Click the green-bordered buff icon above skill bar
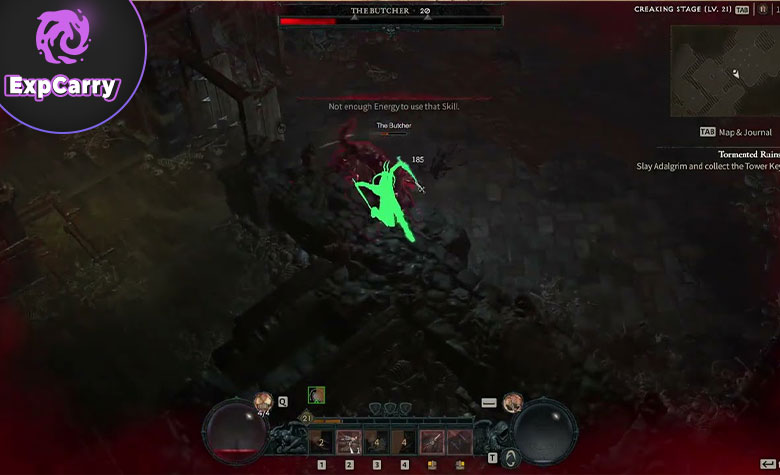This screenshot has height=475, width=780. tap(316, 395)
